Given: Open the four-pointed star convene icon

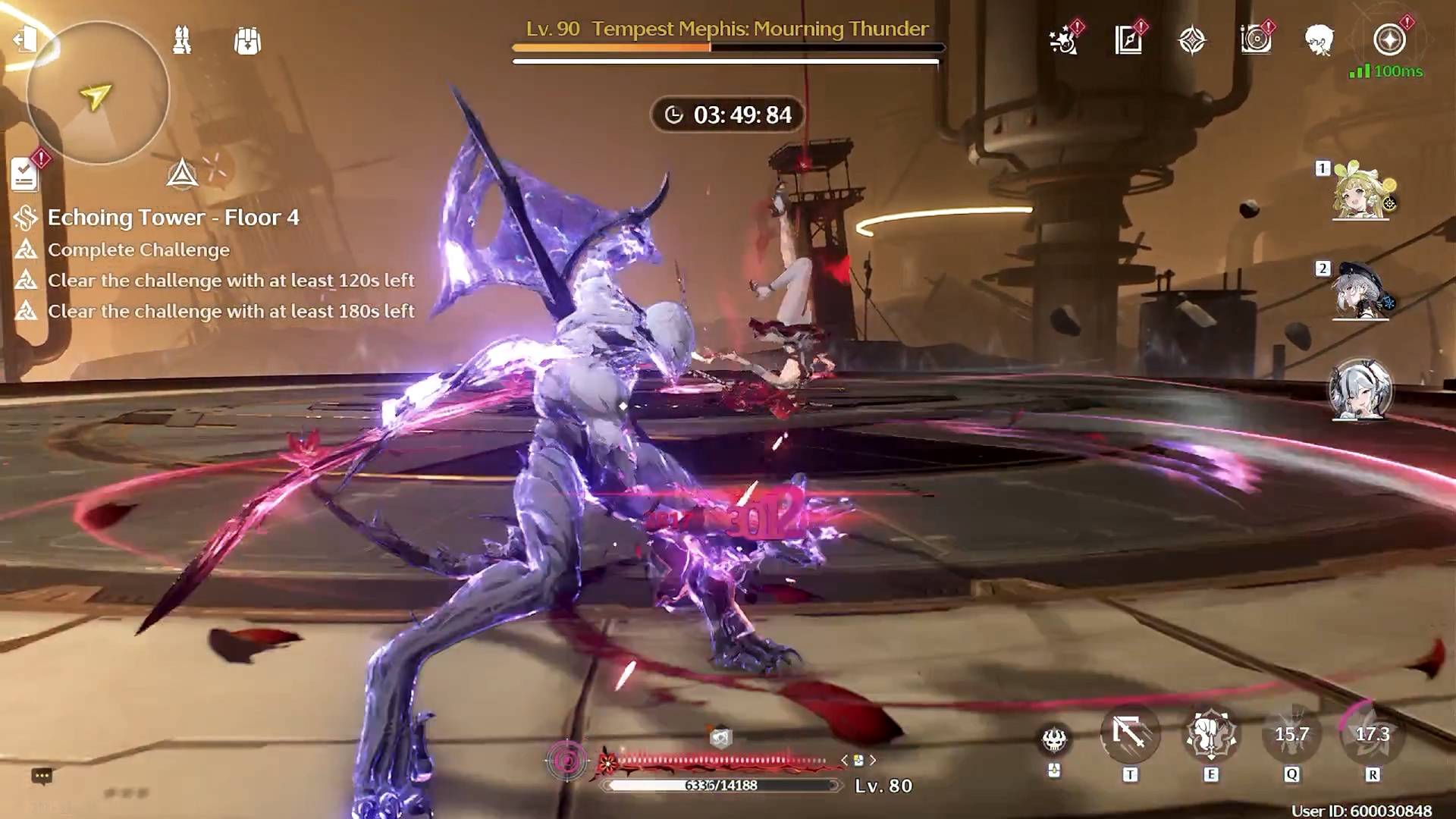Looking at the screenshot, I should click(x=1192, y=40).
